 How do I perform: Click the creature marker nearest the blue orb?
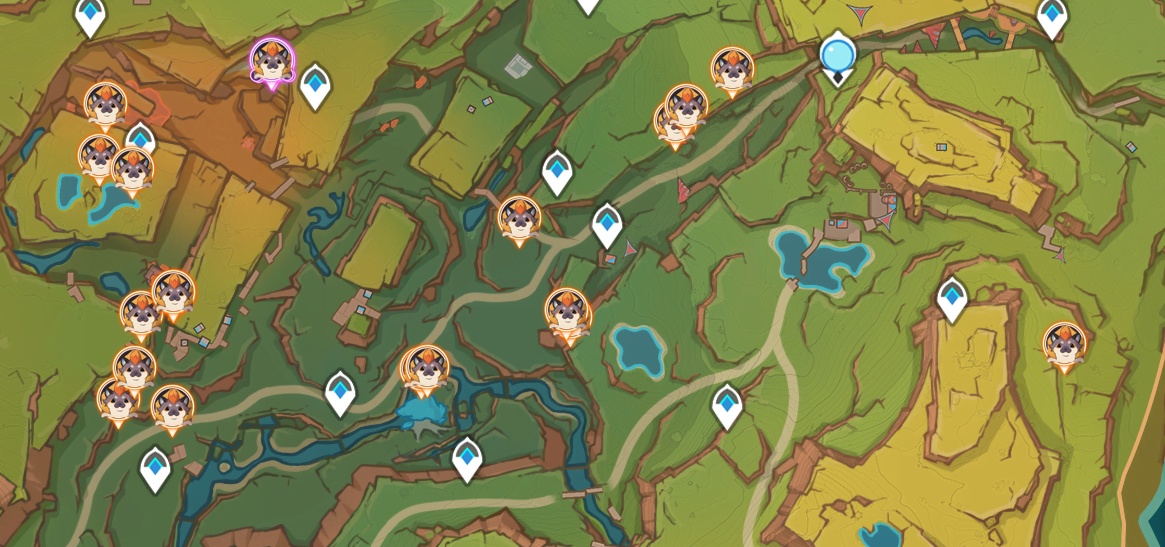tap(732, 70)
